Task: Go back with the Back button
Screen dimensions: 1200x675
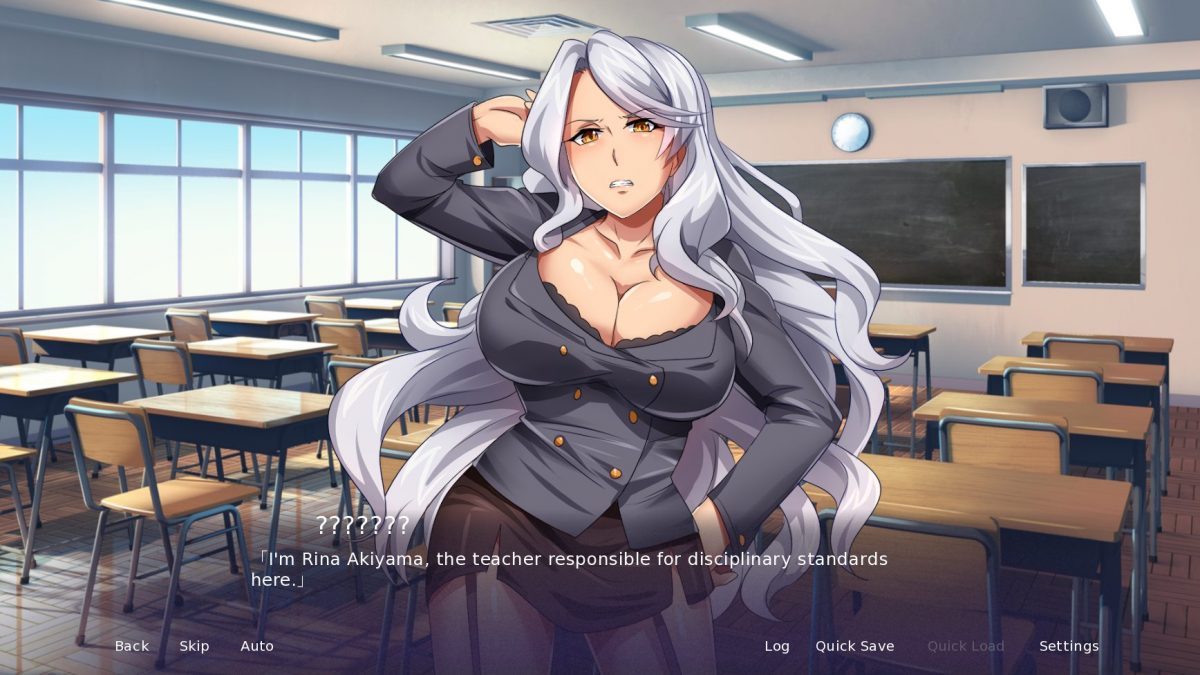Action: 131,646
